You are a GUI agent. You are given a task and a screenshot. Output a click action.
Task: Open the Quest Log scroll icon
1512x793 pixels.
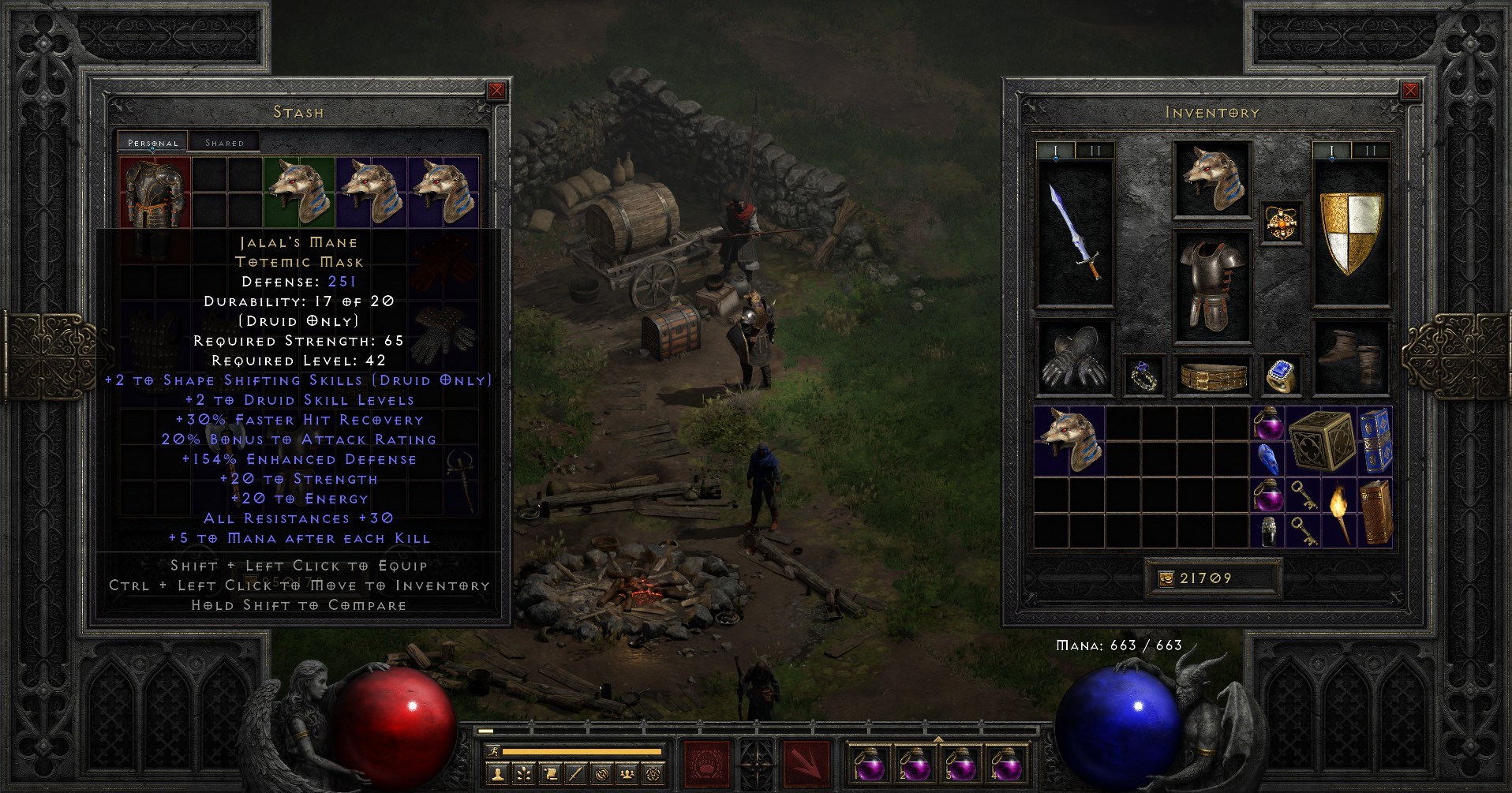click(550, 775)
